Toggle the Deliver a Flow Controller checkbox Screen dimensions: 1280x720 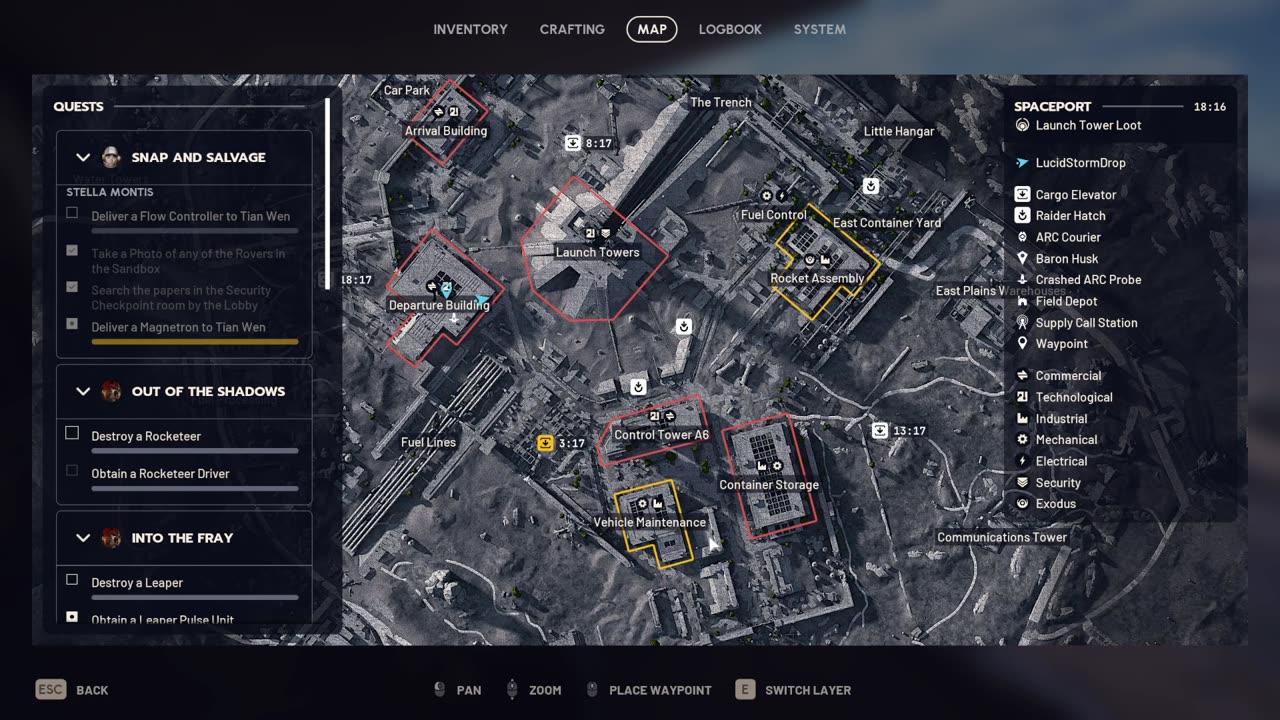[x=71, y=212]
